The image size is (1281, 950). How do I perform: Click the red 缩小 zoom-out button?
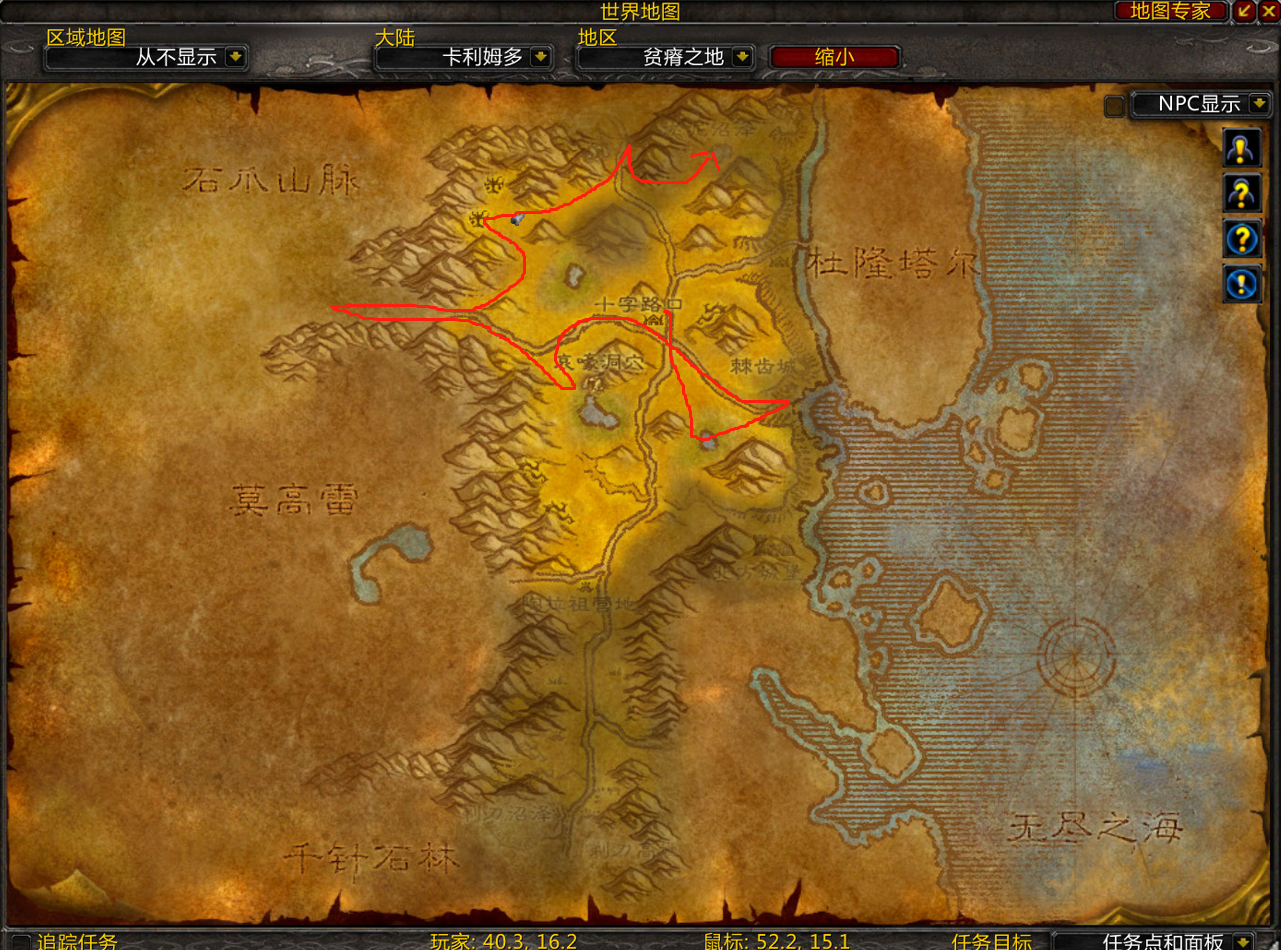(835, 57)
